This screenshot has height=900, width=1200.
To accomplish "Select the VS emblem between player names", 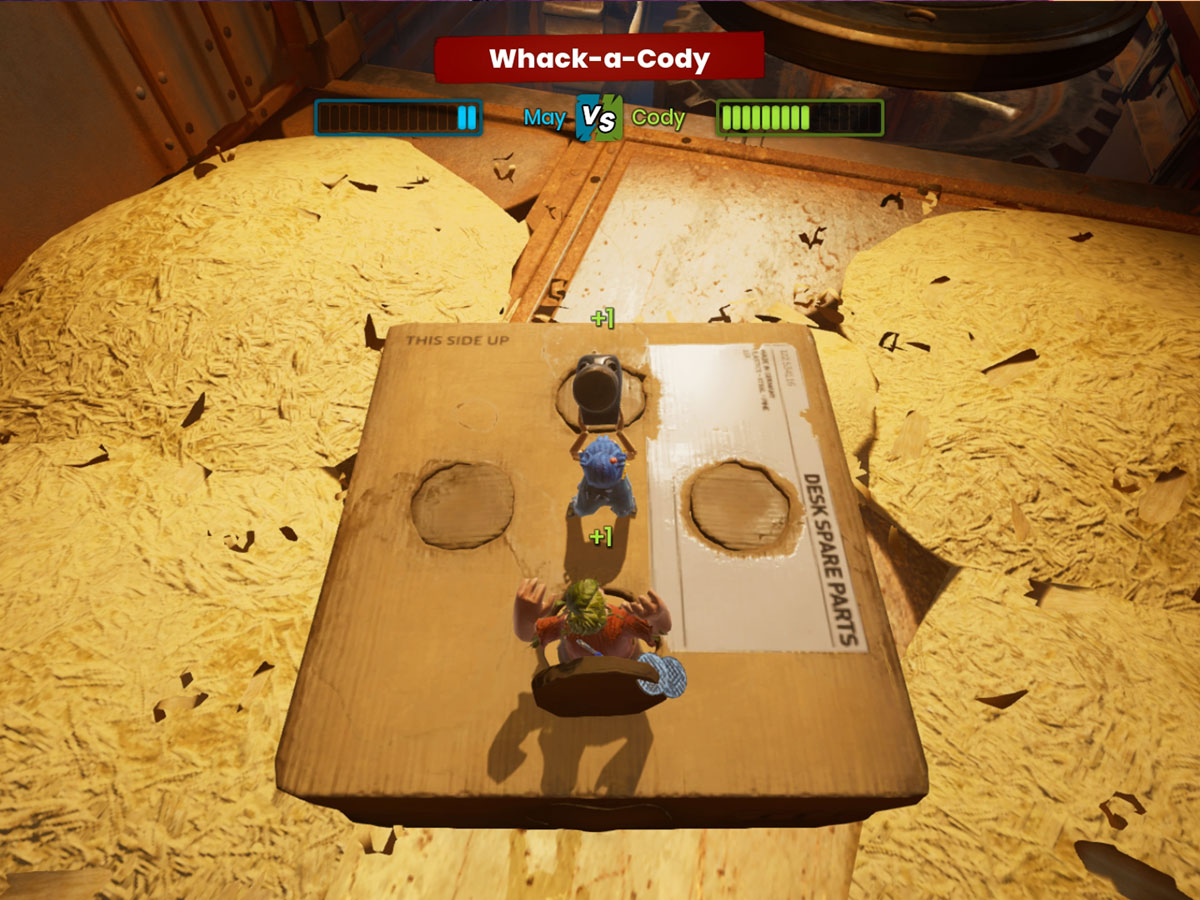I will tap(599, 118).
